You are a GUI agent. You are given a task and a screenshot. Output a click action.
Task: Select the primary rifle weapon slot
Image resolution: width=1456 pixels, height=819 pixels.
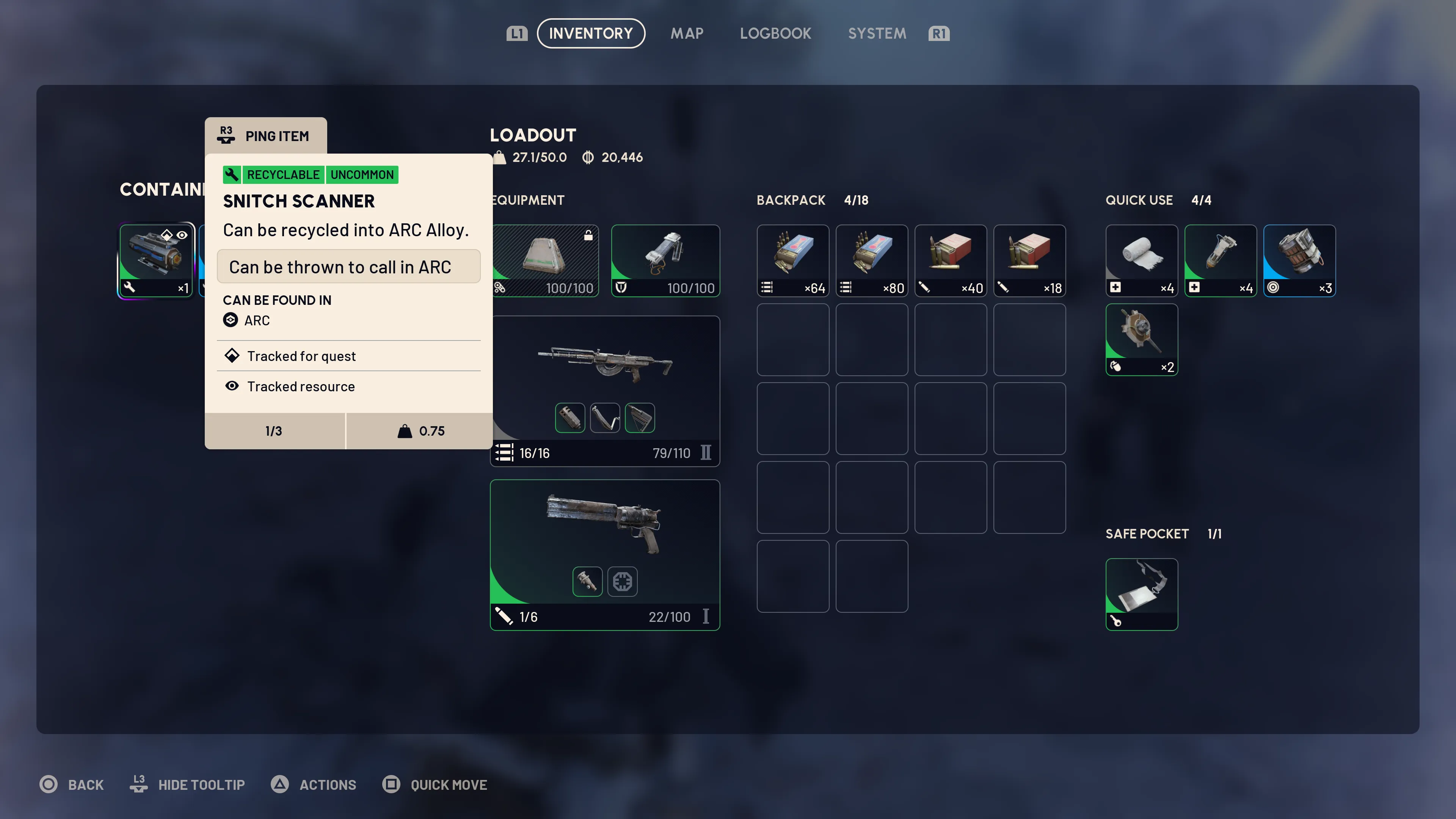[x=605, y=390]
